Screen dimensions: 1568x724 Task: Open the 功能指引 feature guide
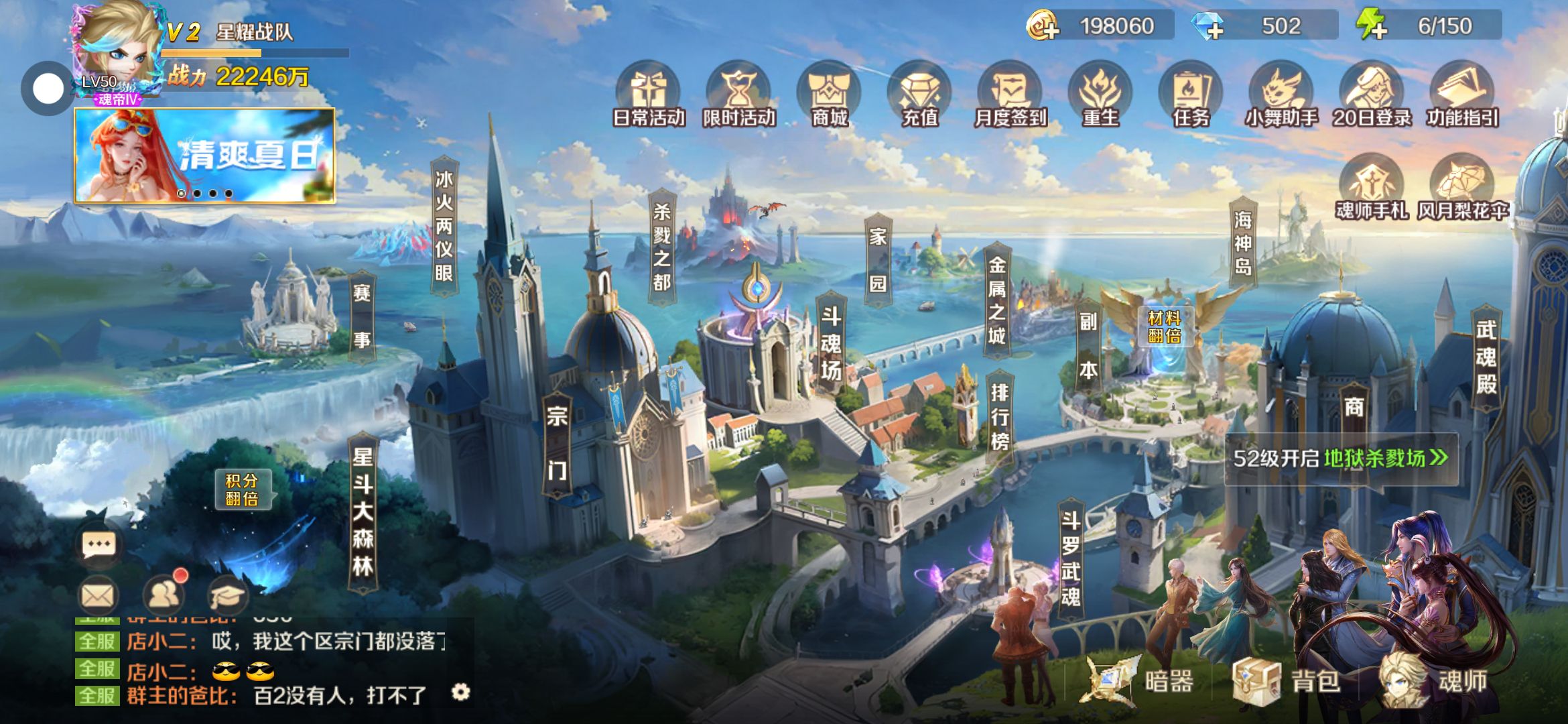[x=1462, y=95]
